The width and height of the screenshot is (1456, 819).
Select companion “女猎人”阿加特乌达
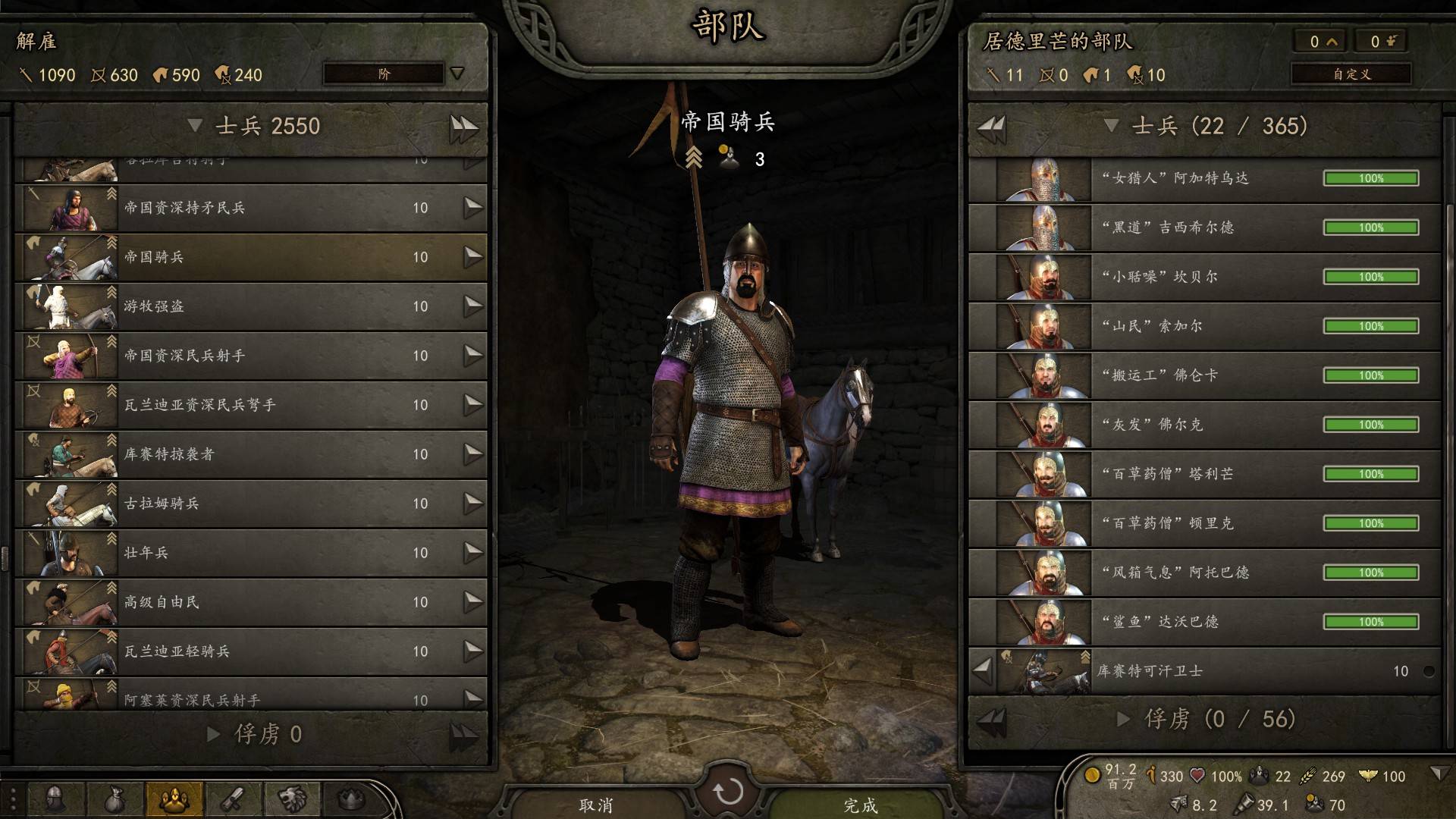pos(1206,178)
